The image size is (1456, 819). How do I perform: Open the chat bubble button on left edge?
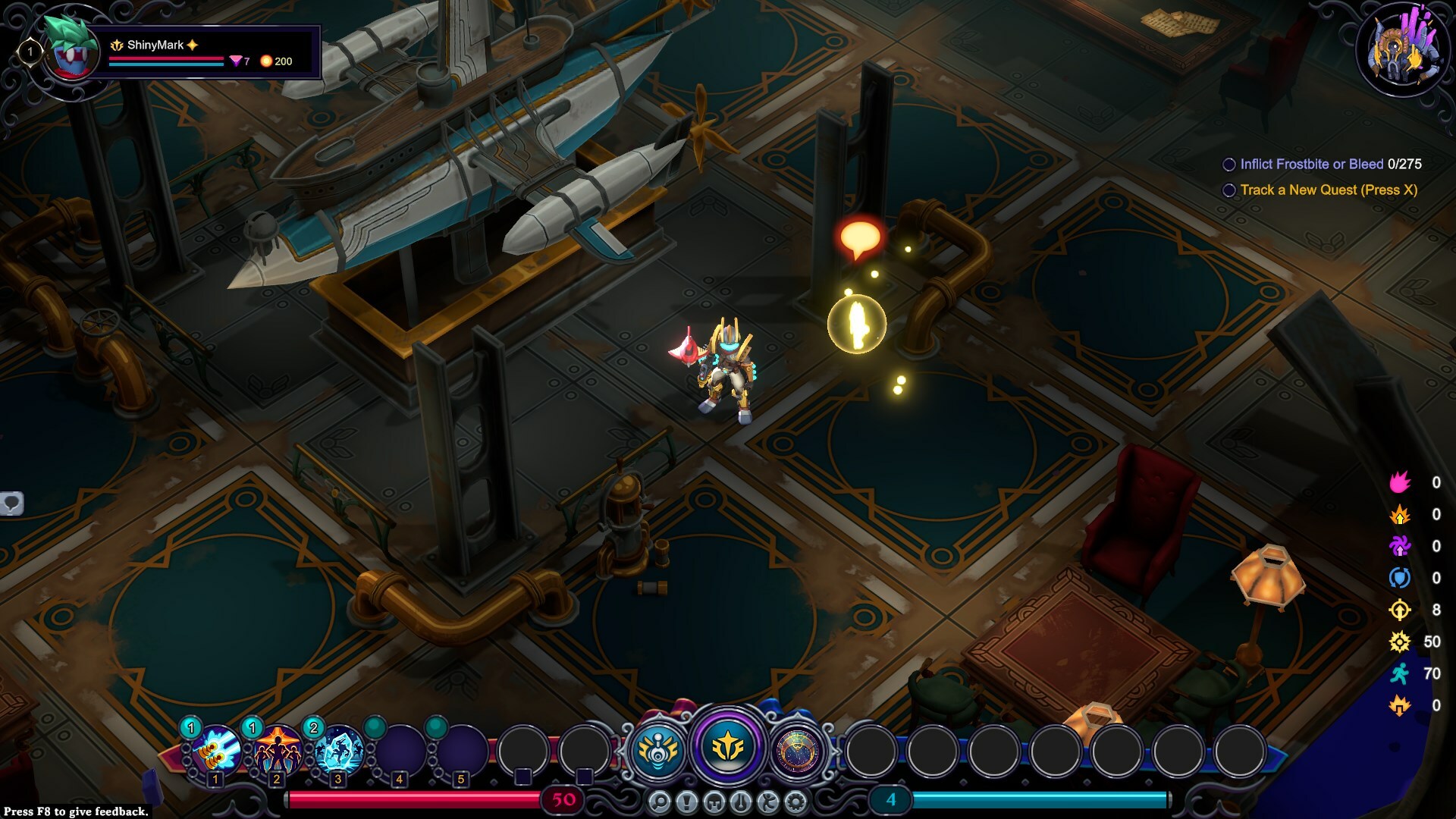[x=11, y=503]
